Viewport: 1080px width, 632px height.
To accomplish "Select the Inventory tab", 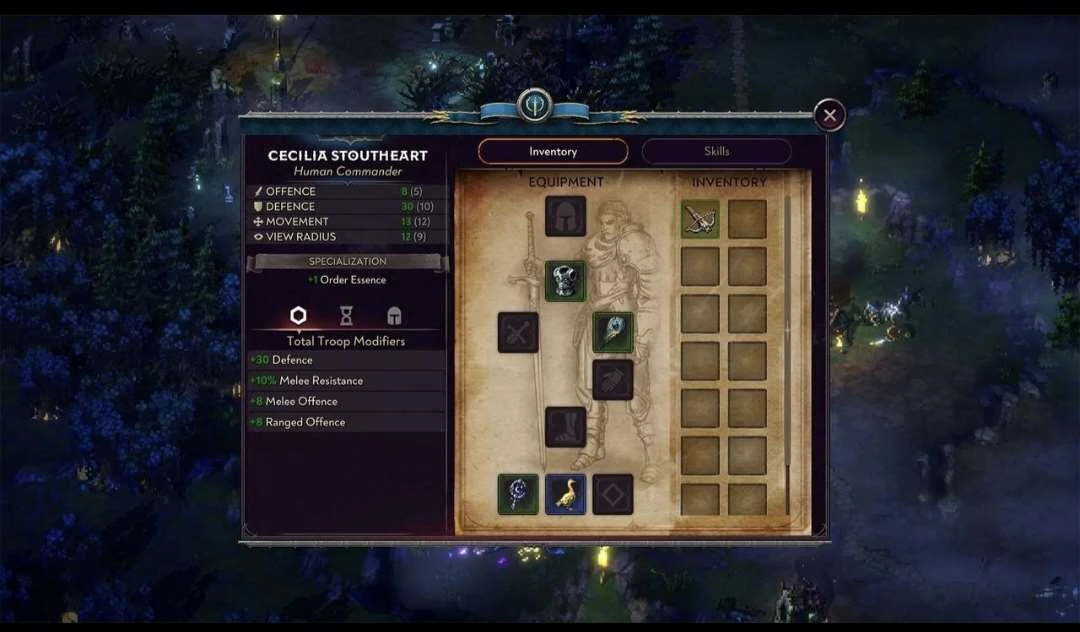I will coord(553,151).
